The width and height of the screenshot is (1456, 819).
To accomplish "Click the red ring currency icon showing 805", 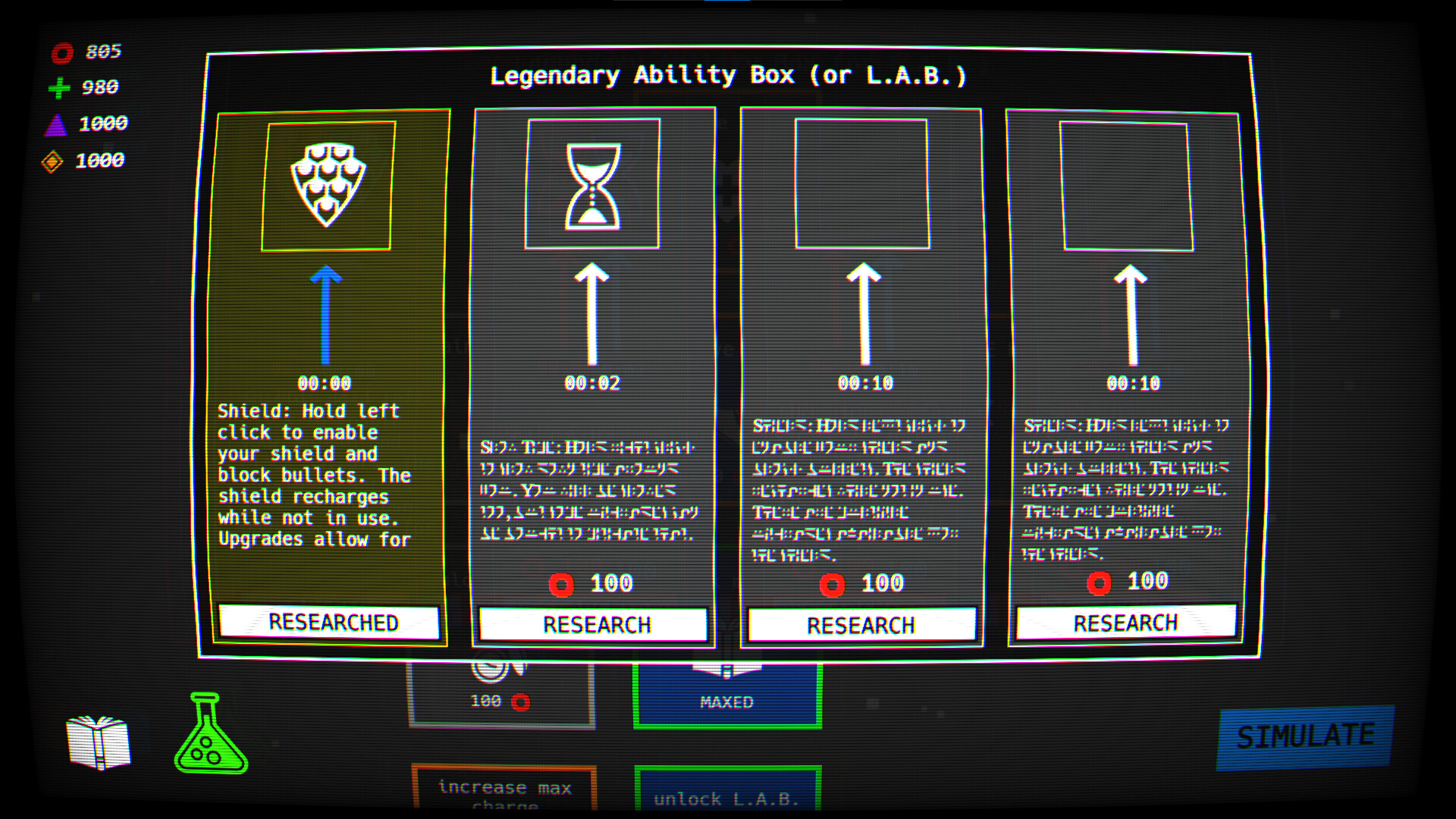I will click(62, 52).
